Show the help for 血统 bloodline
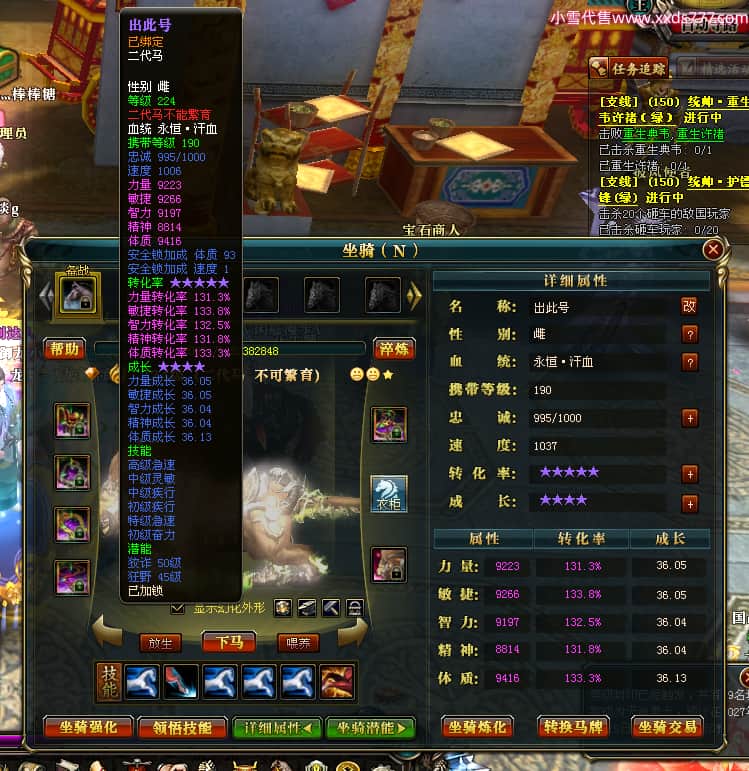 (x=689, y=362)
